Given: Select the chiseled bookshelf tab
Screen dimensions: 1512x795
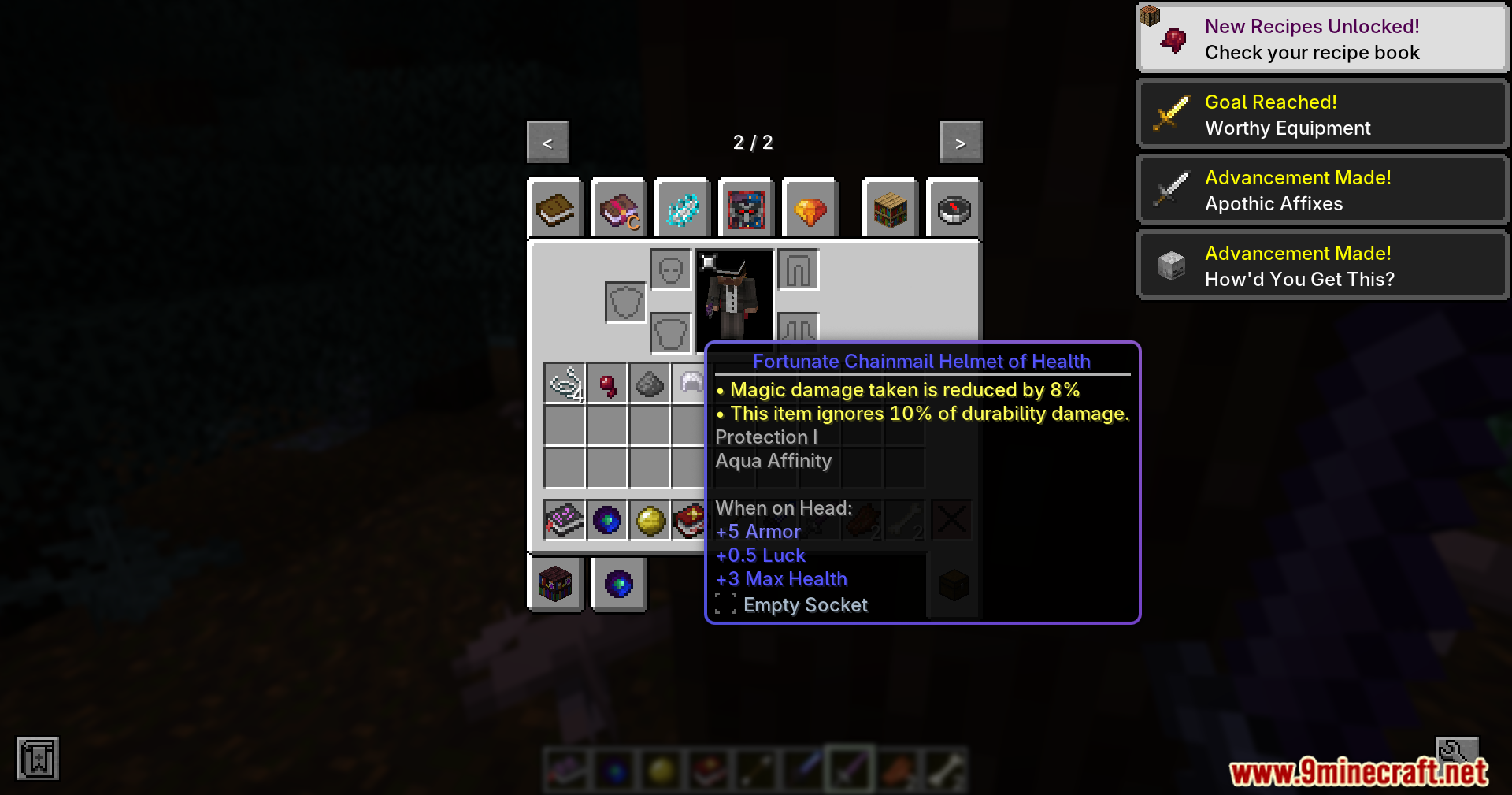Looking at the screenshot, I should pyautogui.click(x=890, y=207).
